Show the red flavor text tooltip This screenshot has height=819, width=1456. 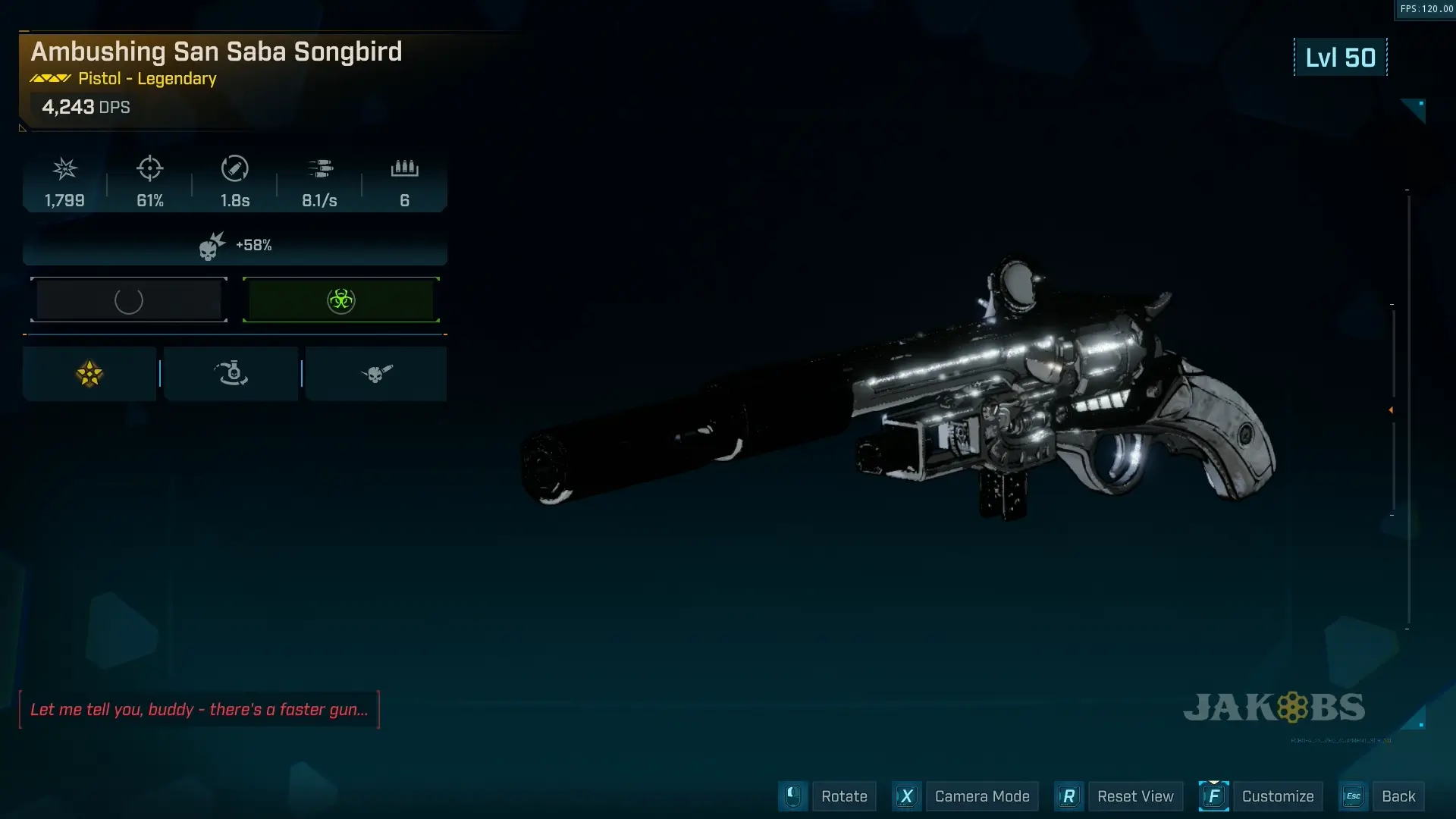pos(199,710)
